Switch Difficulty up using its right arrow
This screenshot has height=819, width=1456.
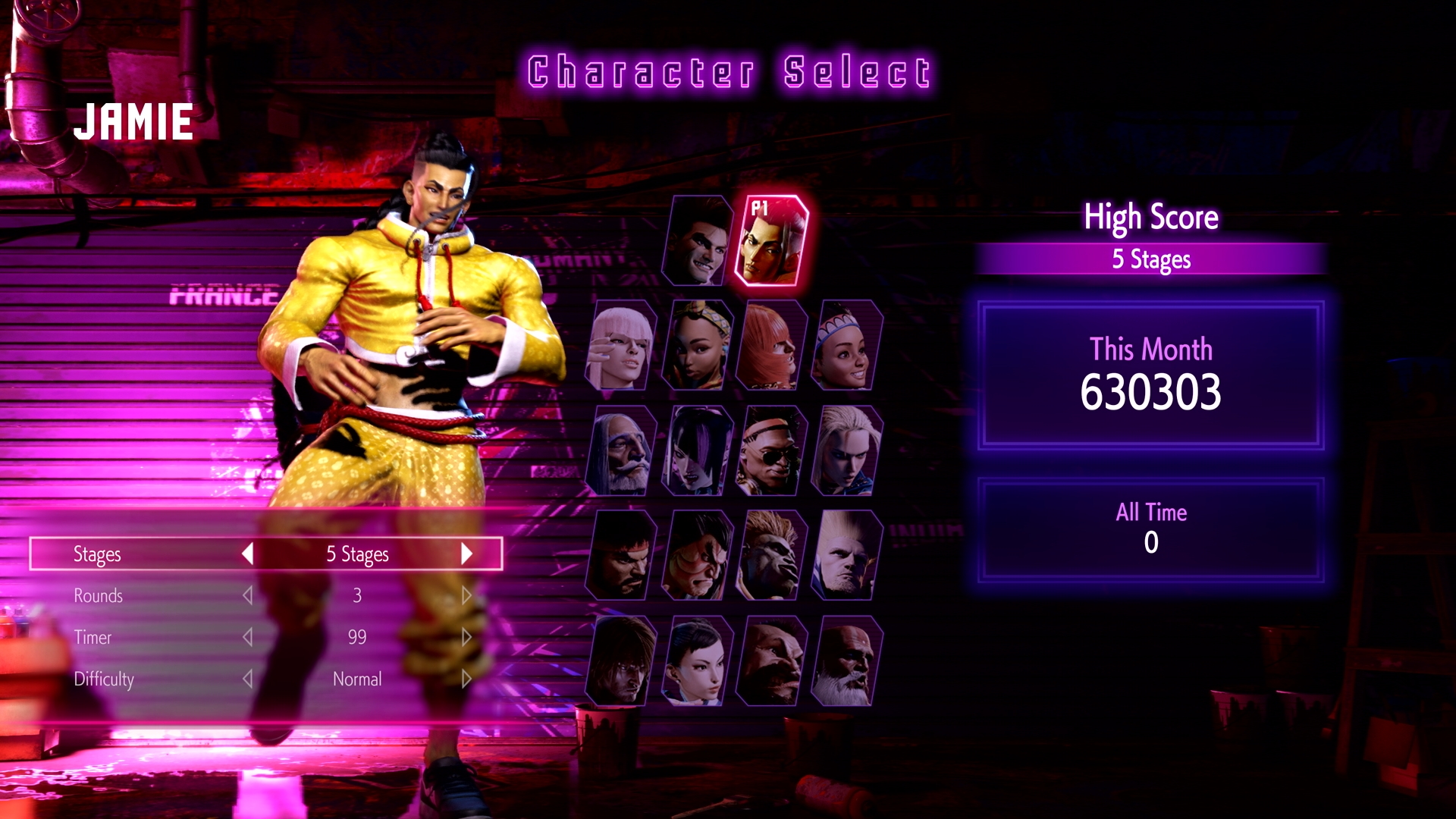tap(466, 679)
